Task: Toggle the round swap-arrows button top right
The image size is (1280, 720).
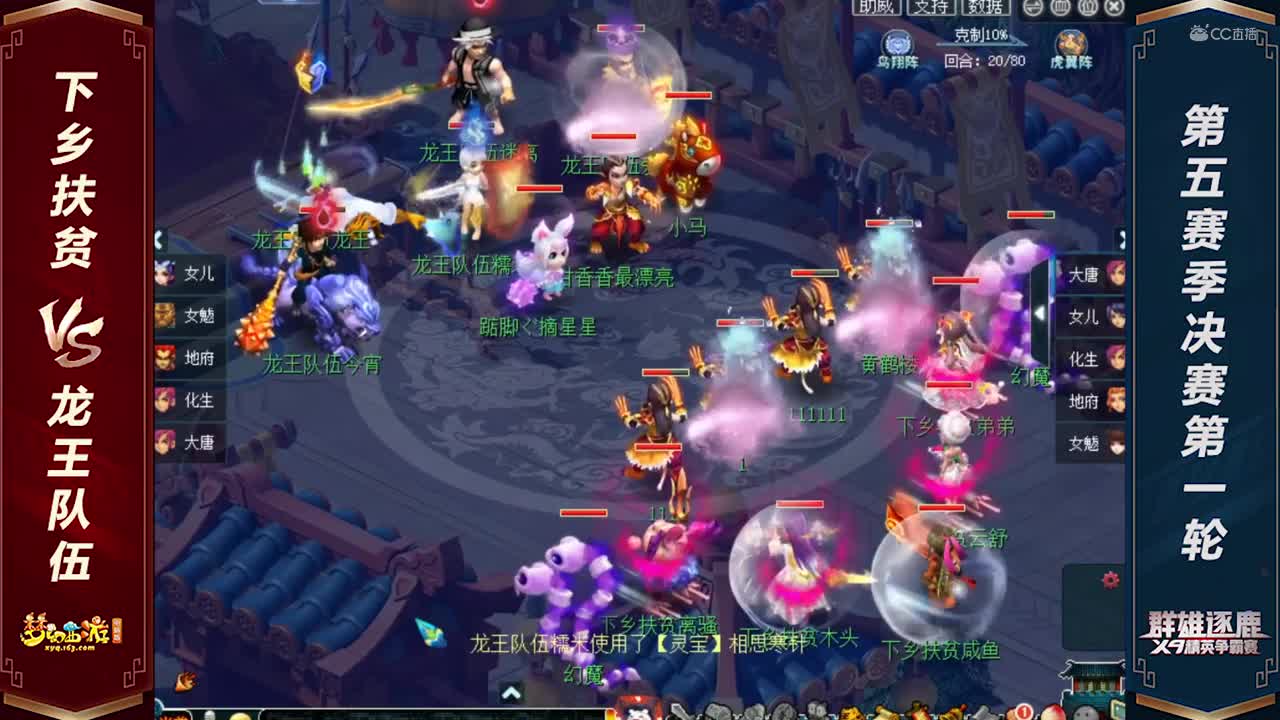Action: coord(1032,8)
